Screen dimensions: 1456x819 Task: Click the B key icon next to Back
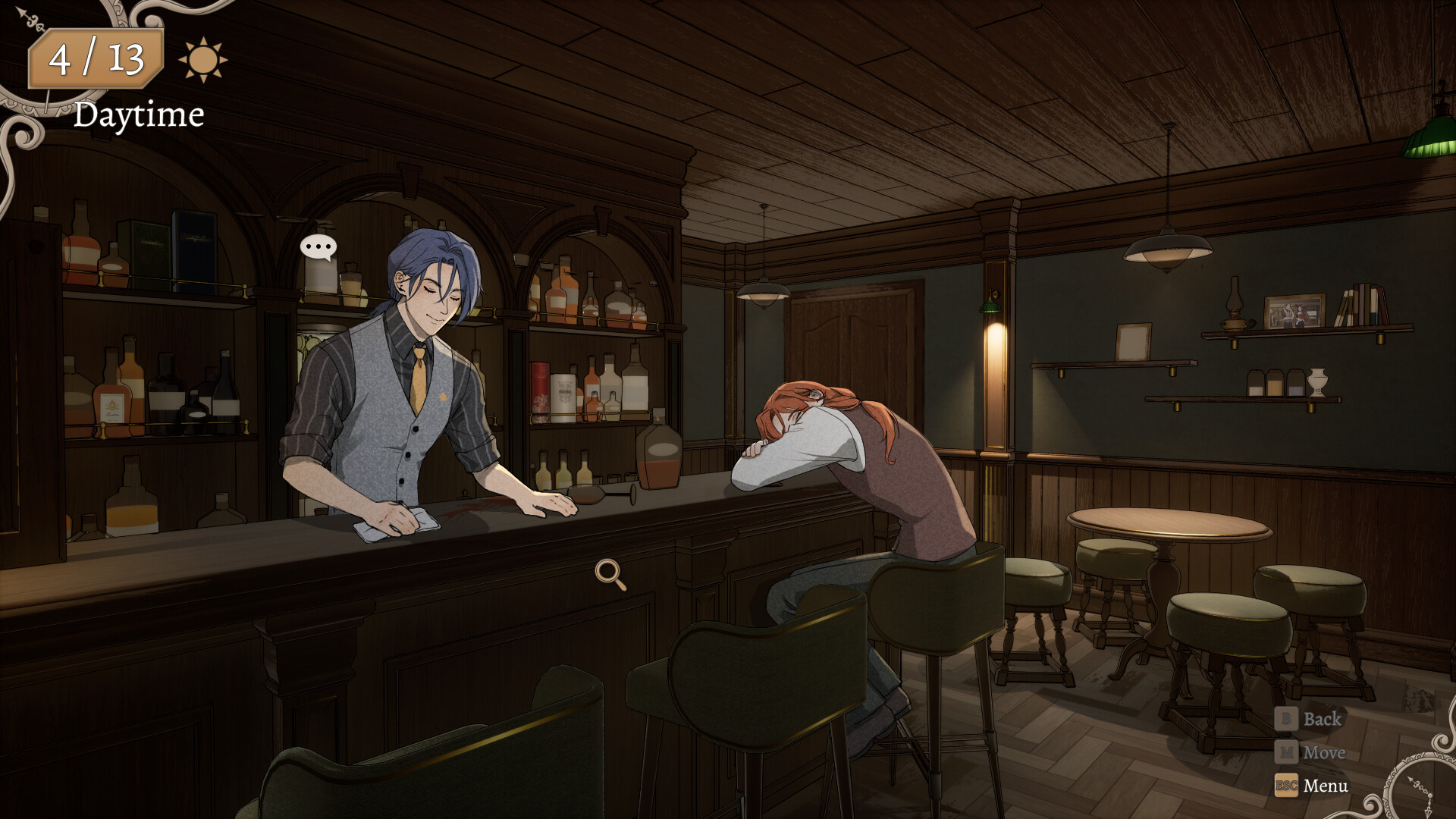(x=1286, y=717)
